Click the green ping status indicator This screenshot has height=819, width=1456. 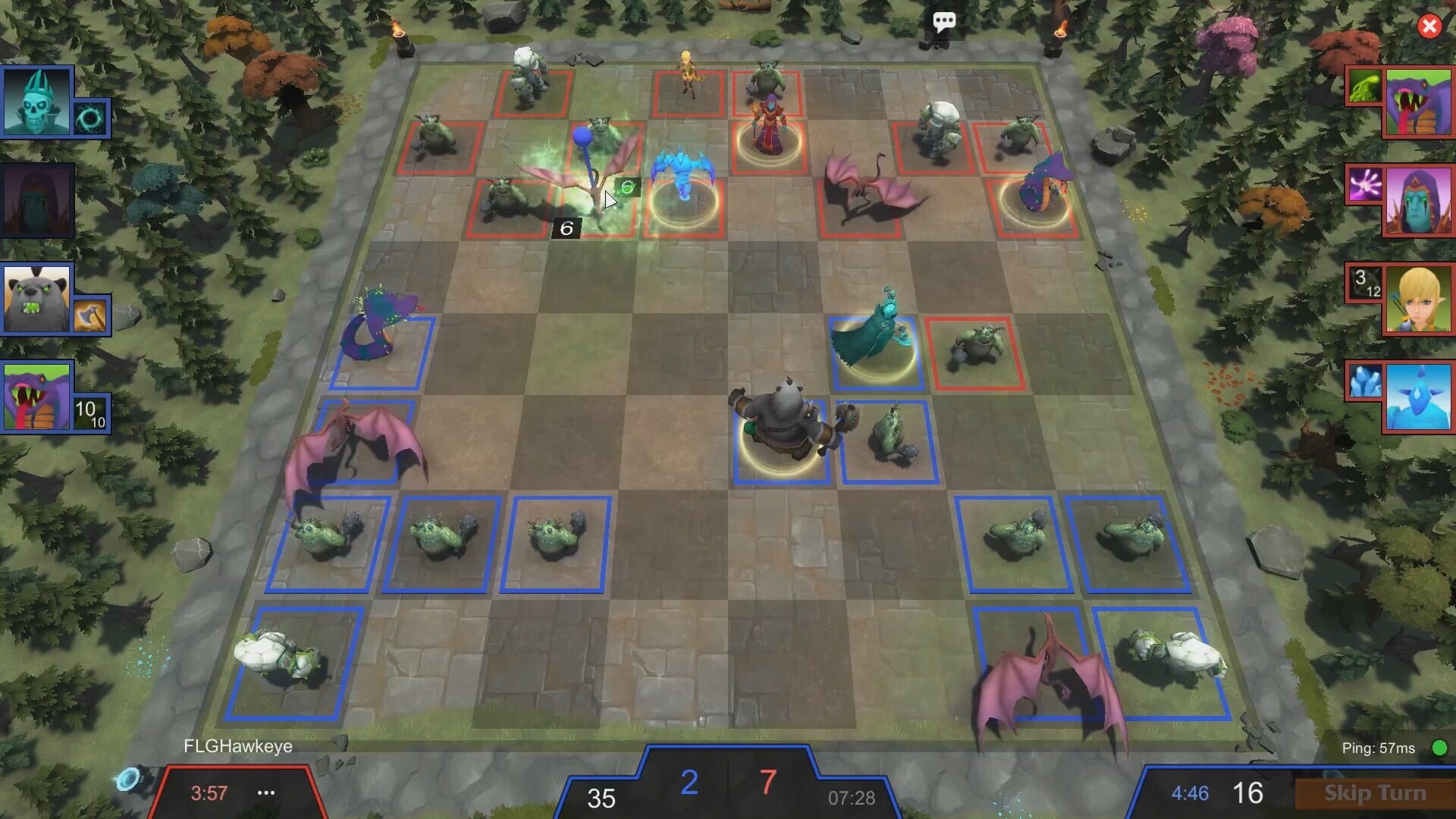click(1439, 747)
